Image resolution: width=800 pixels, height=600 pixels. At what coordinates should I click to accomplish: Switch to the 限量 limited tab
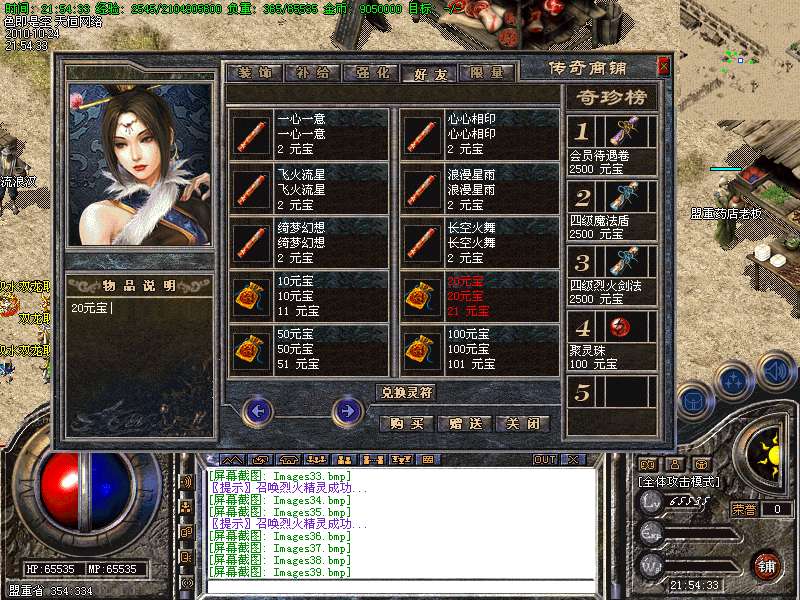pyautogui.click(x=487, y=72)
